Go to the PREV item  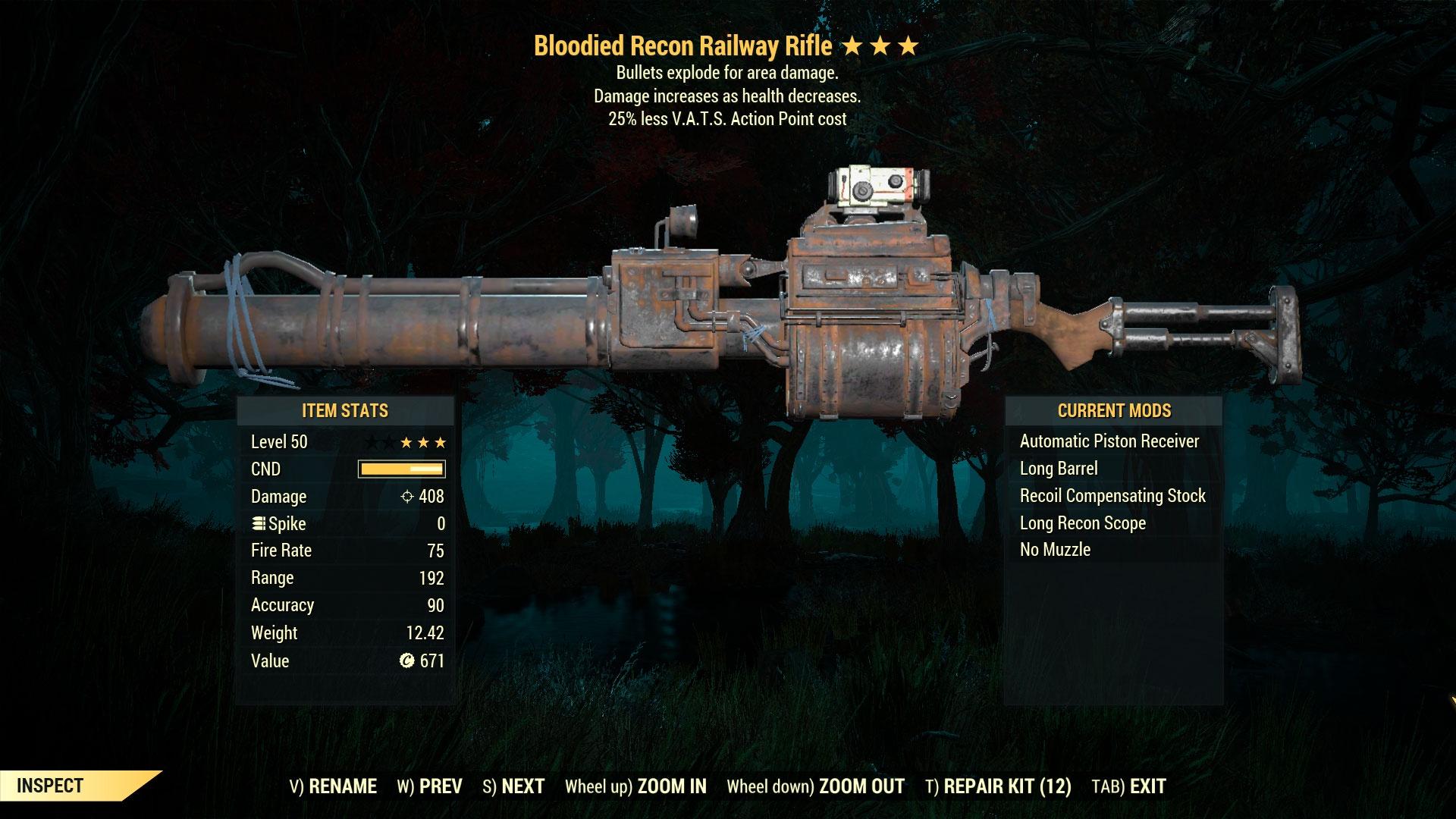[x=430, y=786]
